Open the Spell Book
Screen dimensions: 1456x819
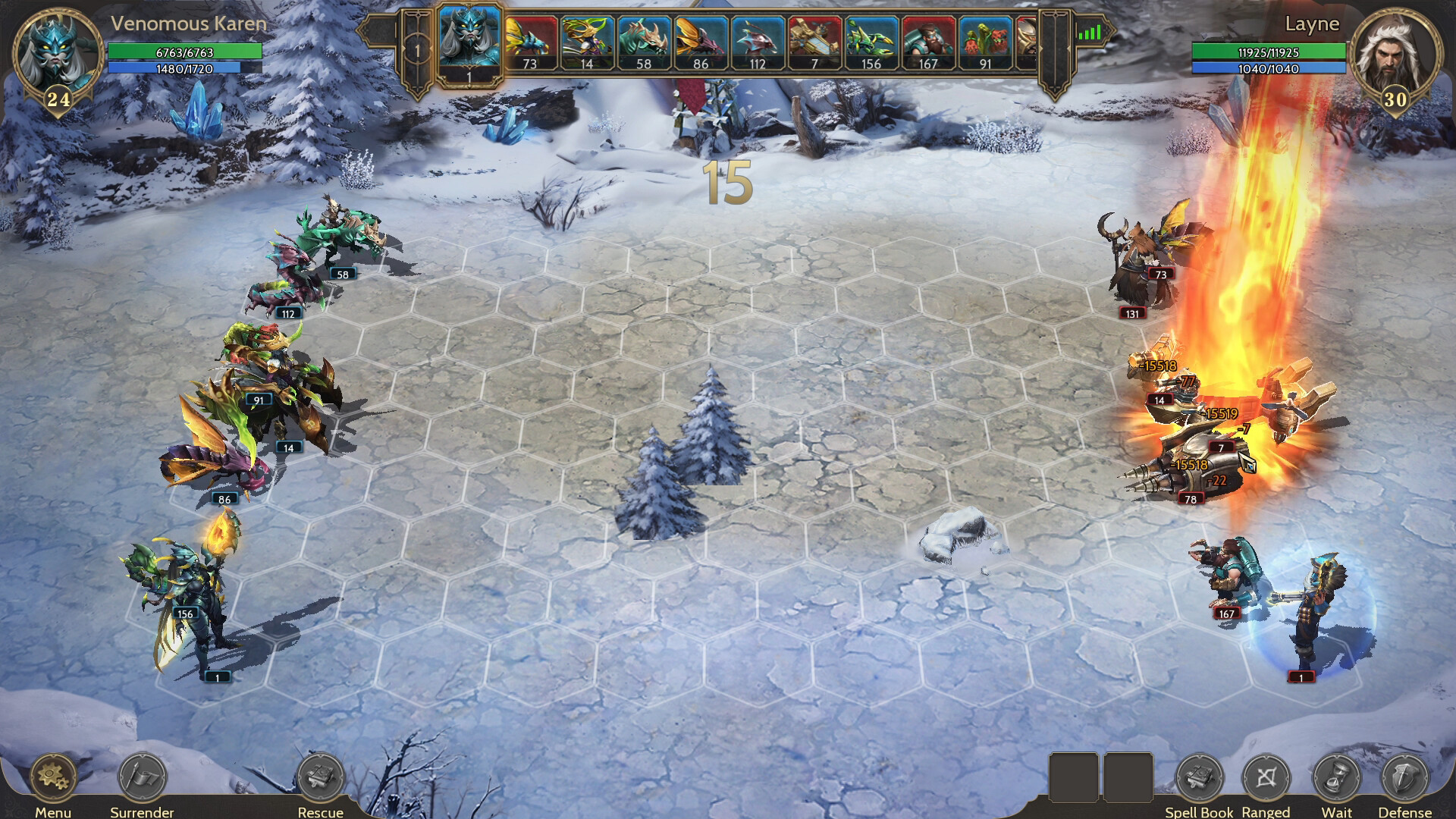coord(1198,777)
